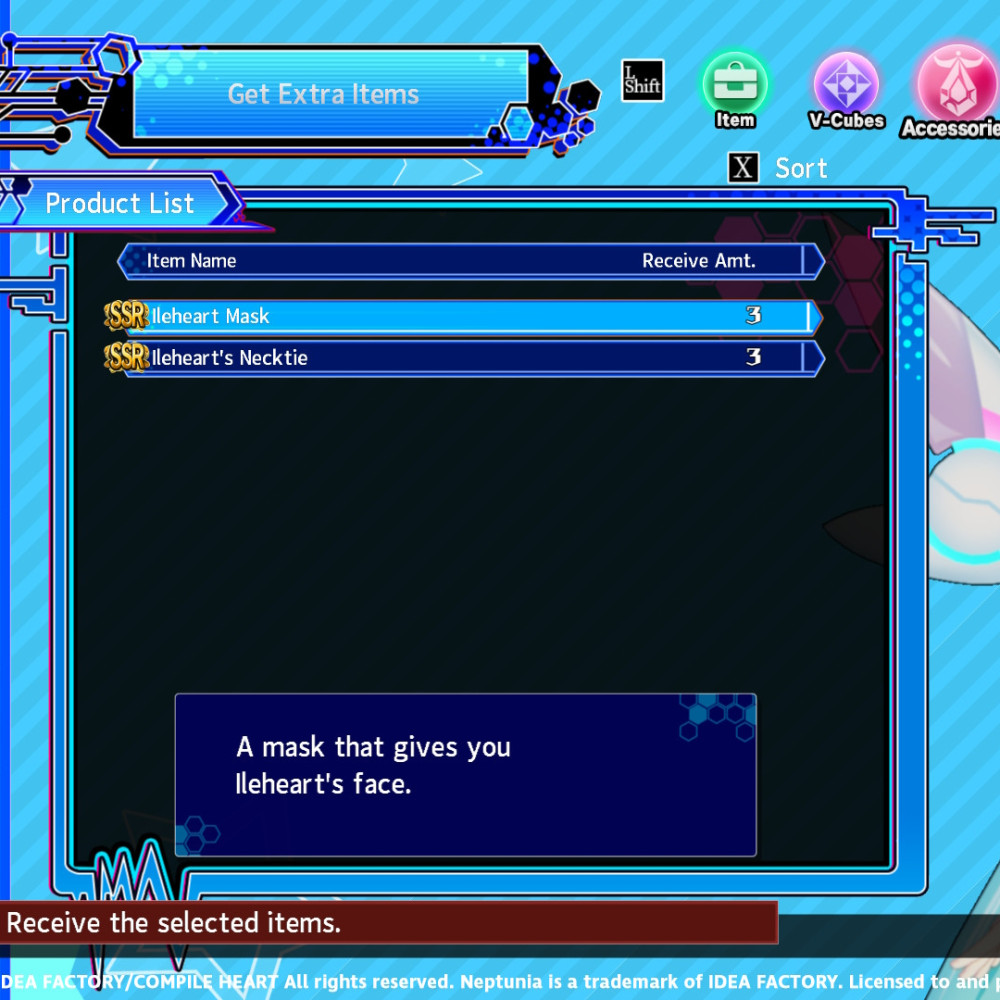Sort the product list
The width and height of the screenshot is (1000, 1000).
(778, 168)
